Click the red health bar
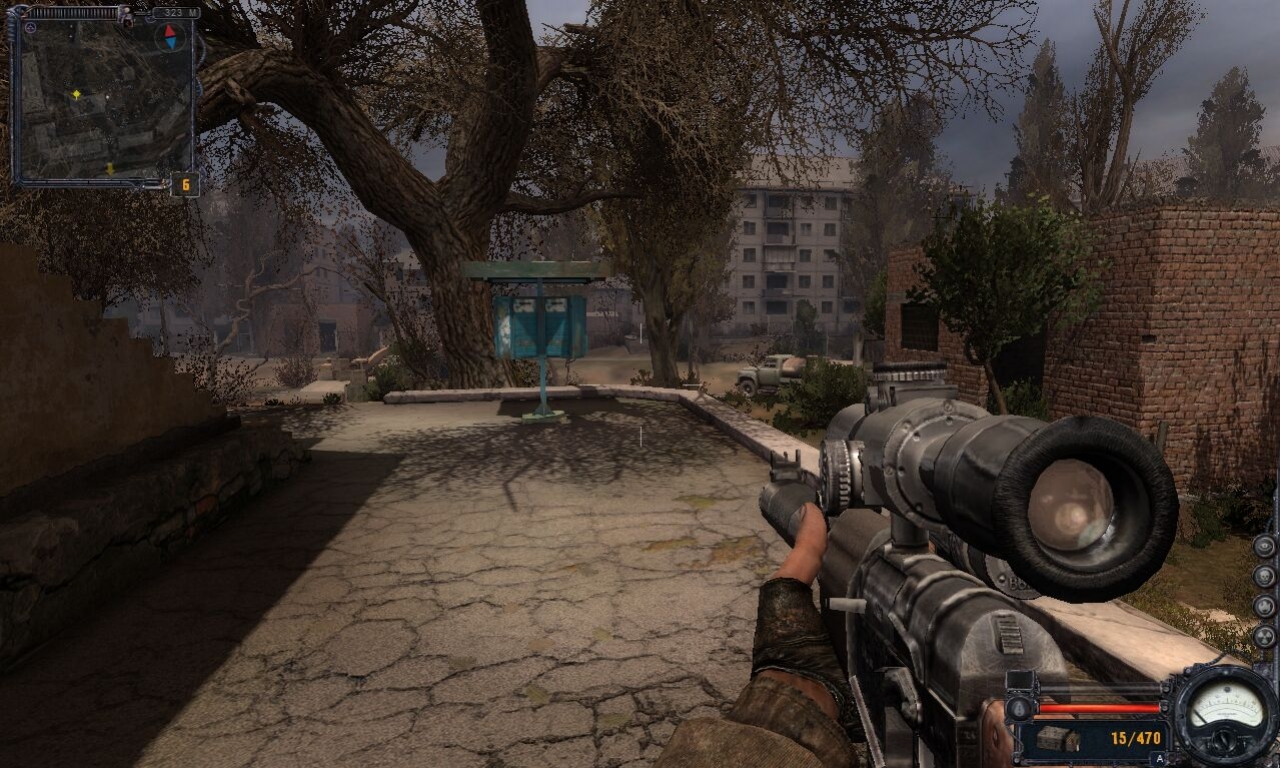The height and width of the screenshot is (768, 1280). click(1100, 710)
